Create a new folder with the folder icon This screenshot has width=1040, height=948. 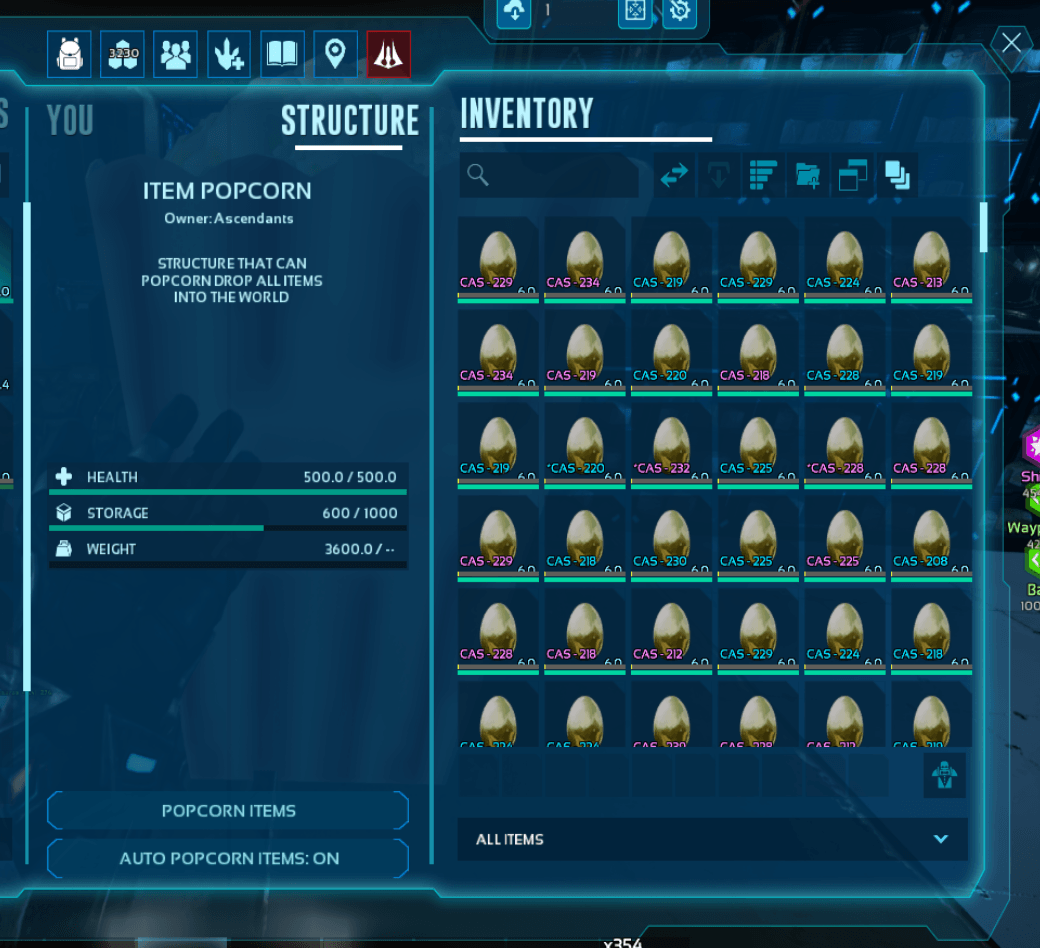click(x=807, y=176)
